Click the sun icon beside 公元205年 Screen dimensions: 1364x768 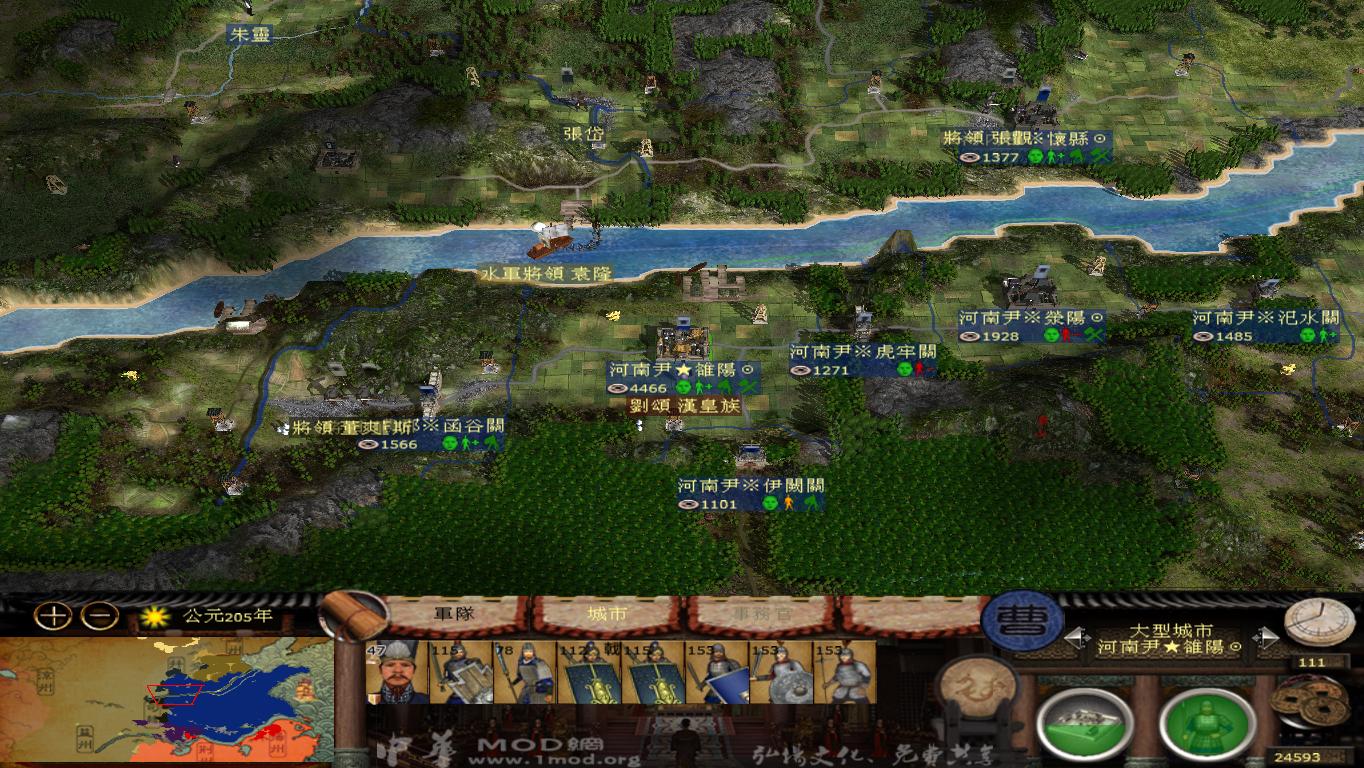pyautogui.click(x=155, y=618)
